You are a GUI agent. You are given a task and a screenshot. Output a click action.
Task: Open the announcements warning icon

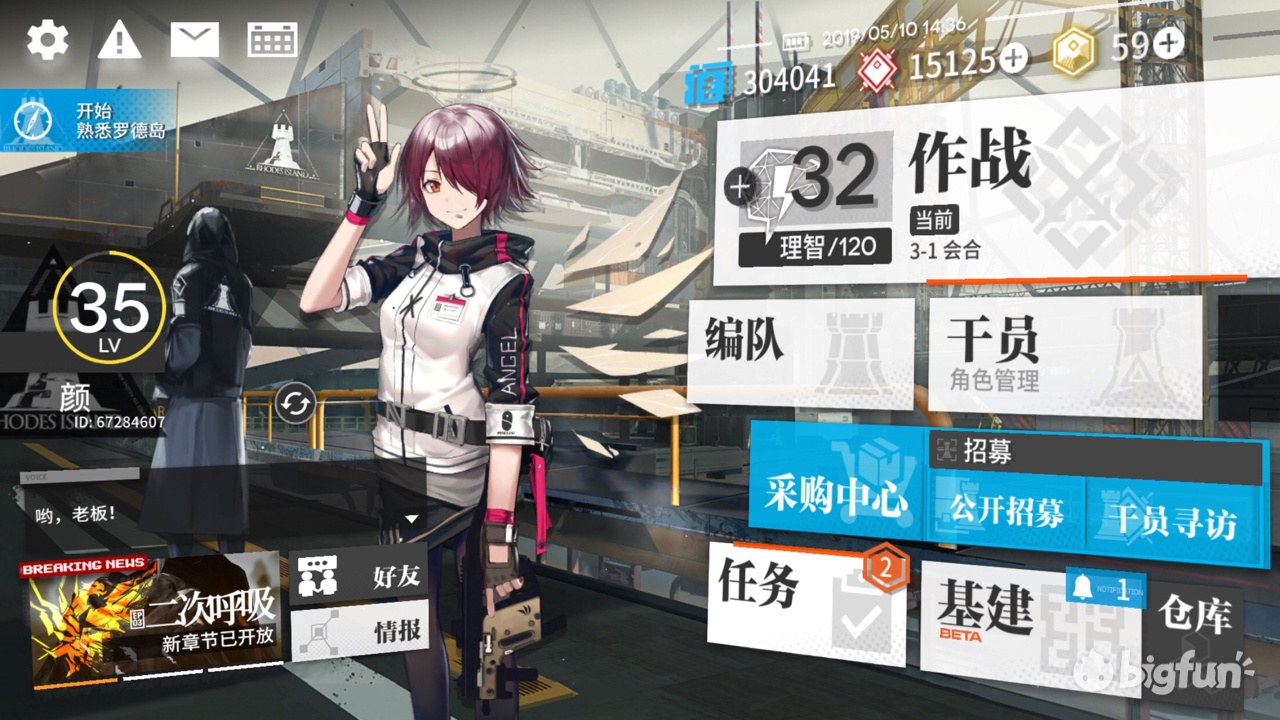tap(119, 38)
